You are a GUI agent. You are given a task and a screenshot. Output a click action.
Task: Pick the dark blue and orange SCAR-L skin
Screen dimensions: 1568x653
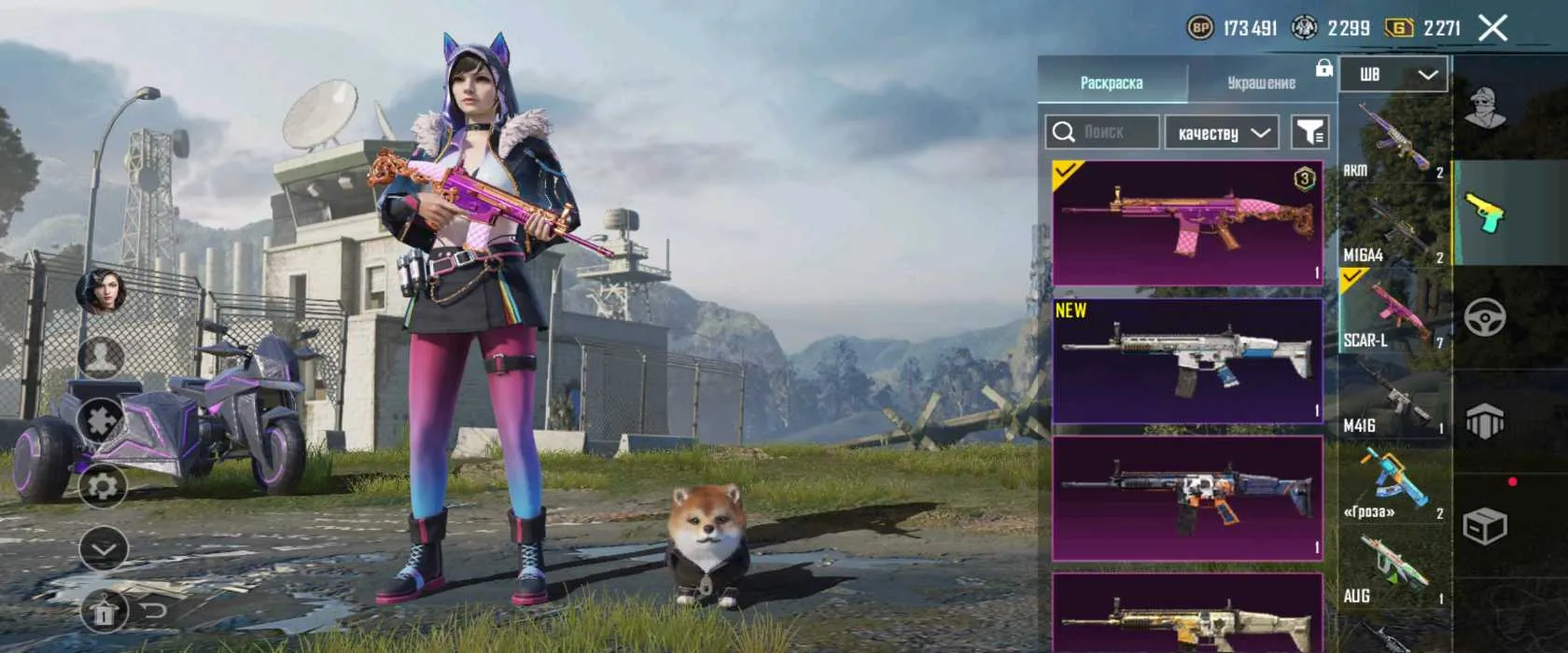pyautogui.click(x=1187, y=498)
